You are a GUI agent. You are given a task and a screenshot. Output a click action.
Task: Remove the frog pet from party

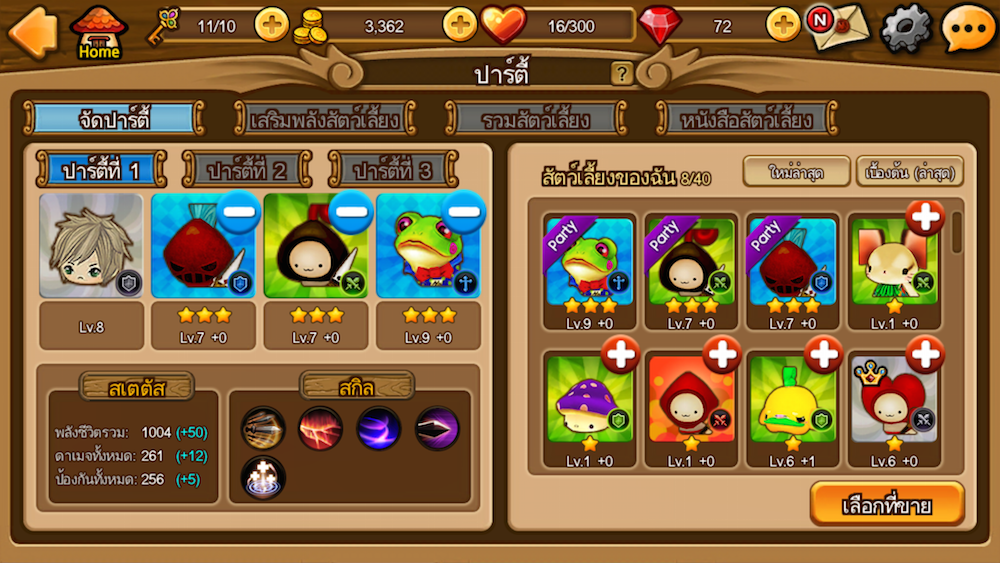click(x=462, y=213)
